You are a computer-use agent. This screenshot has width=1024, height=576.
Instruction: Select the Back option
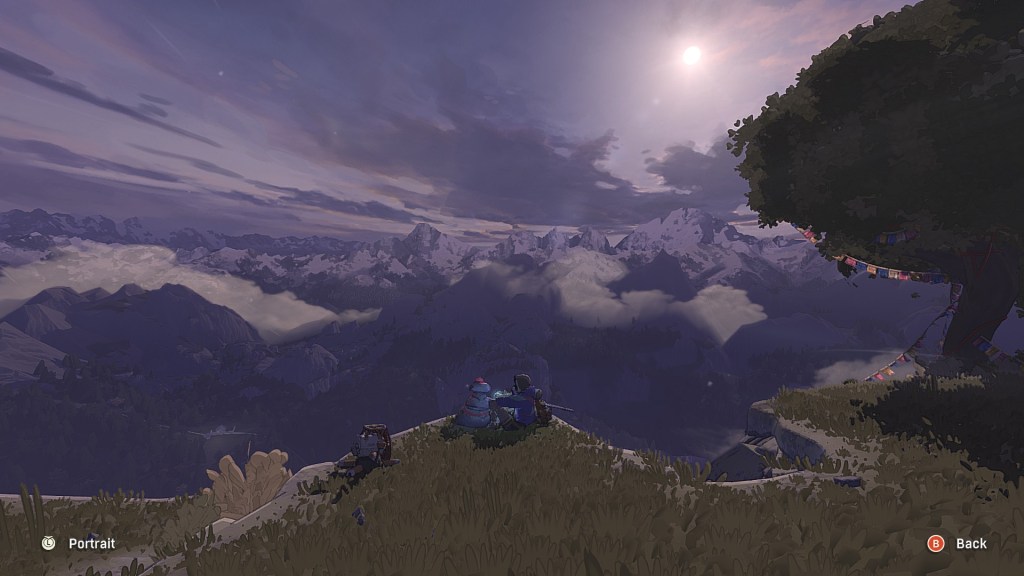pyautogui.click(x=958, y=544)
